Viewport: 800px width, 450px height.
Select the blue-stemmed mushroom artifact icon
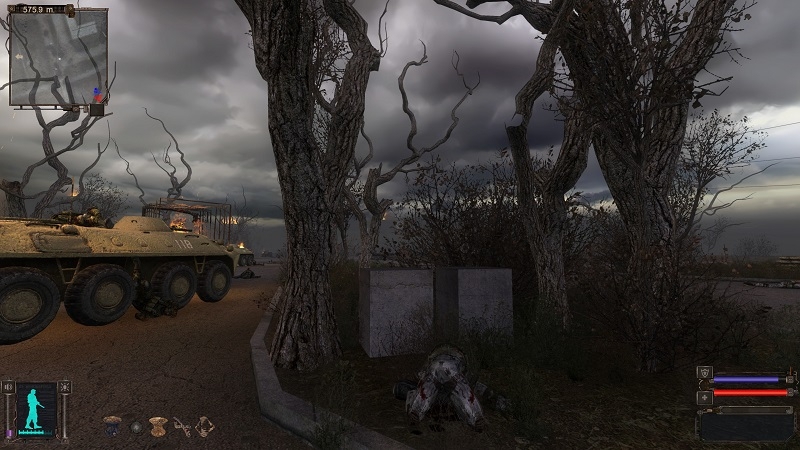point(112,425)
